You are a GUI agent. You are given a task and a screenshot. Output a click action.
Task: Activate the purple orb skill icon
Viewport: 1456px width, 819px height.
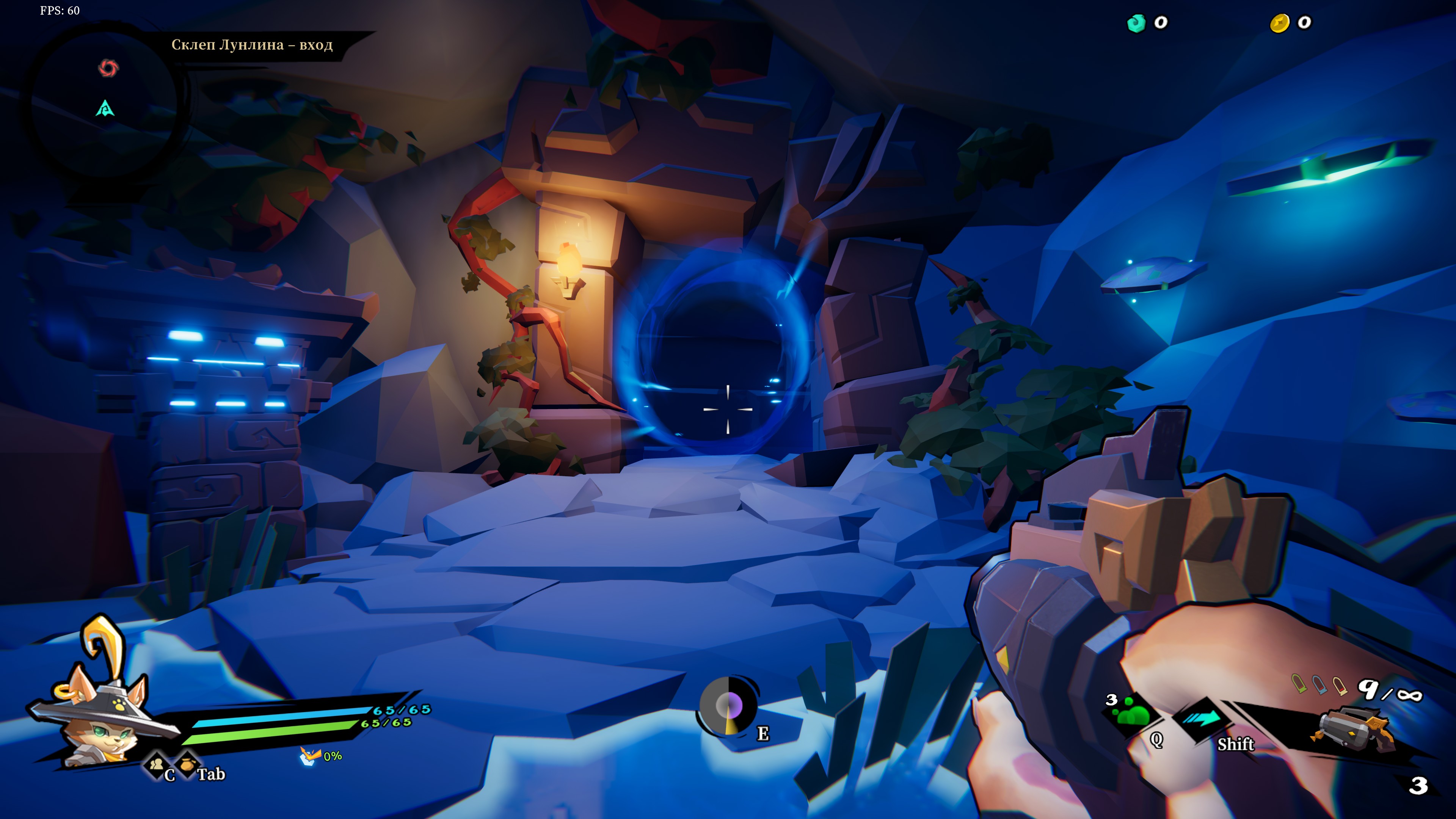(728, 706)
